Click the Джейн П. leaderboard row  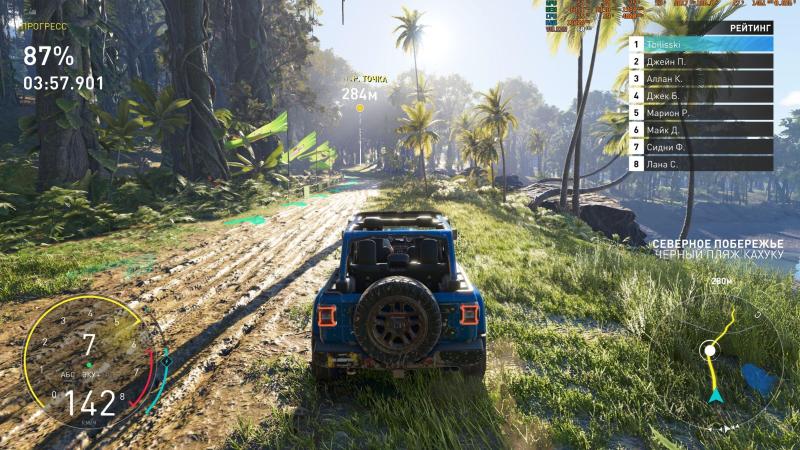701,61
